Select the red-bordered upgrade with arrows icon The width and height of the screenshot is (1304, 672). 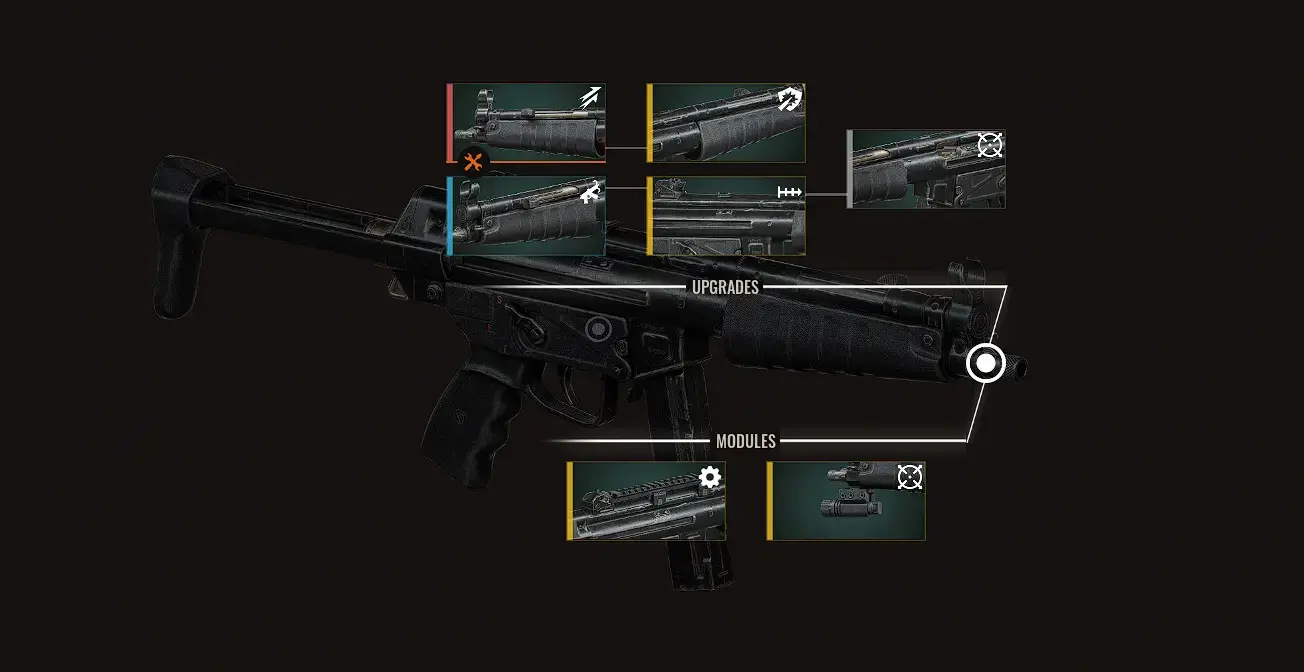pos(527,122)
